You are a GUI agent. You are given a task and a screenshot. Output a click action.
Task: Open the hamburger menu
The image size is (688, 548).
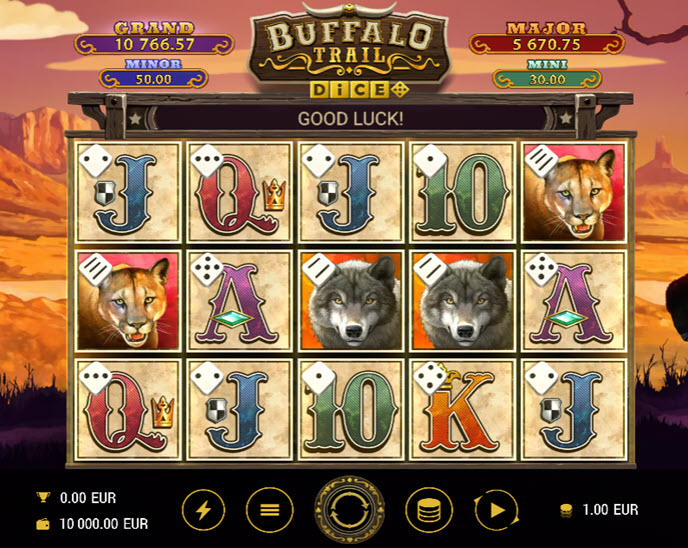269,510
